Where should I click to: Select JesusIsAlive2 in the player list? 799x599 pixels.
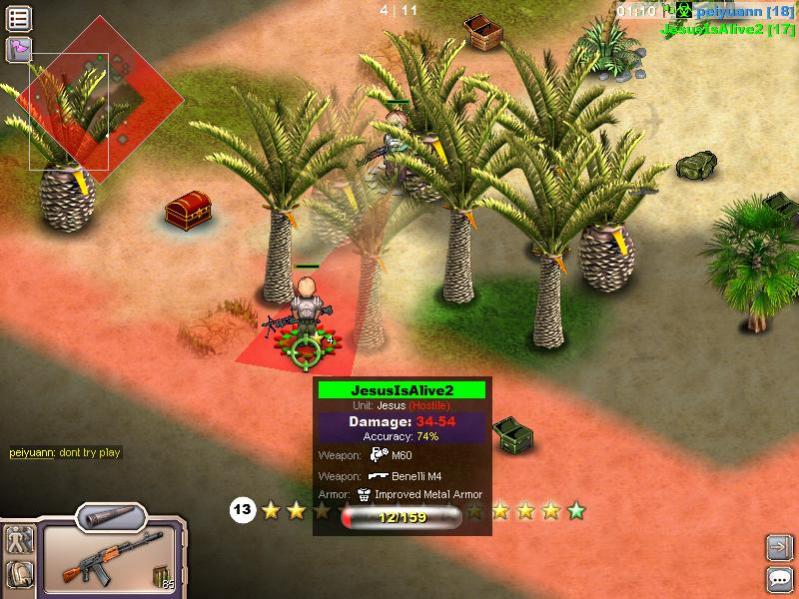(727, 29)
